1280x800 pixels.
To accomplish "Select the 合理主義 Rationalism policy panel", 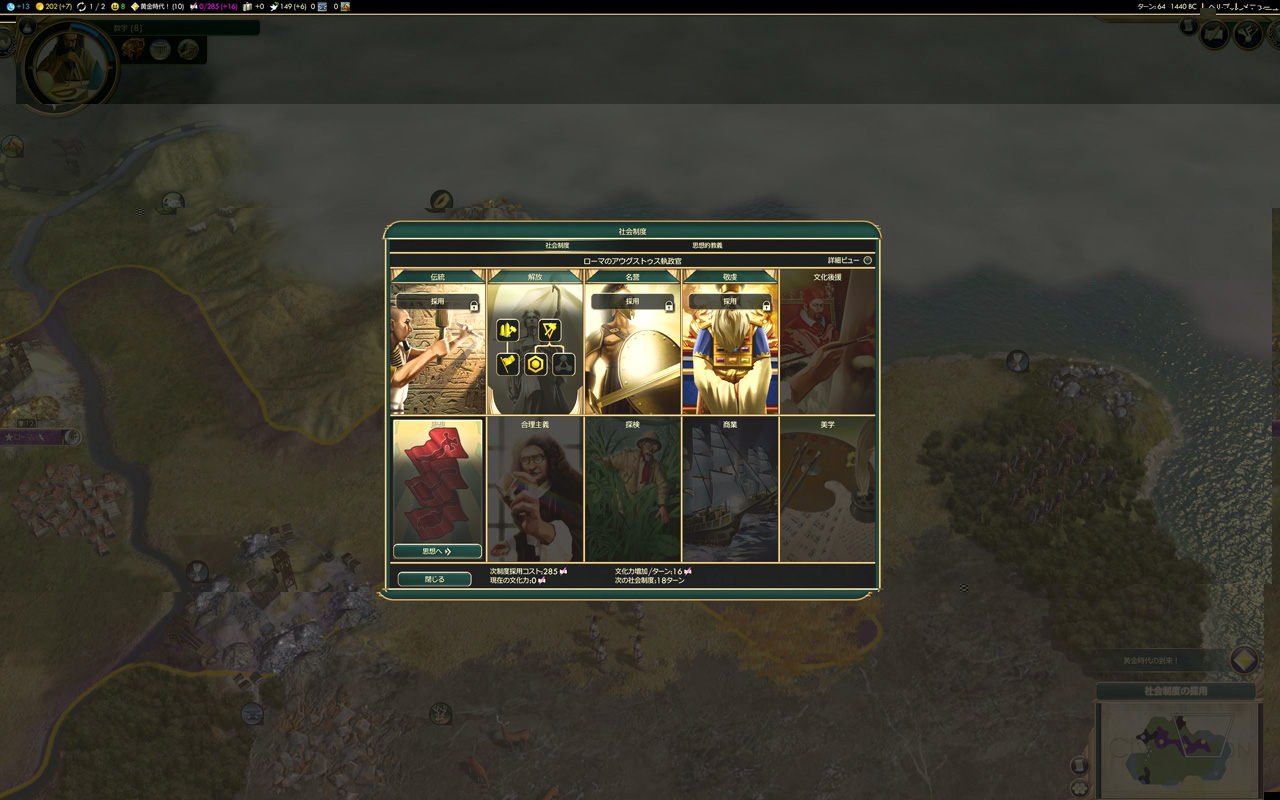I will 535,490.
